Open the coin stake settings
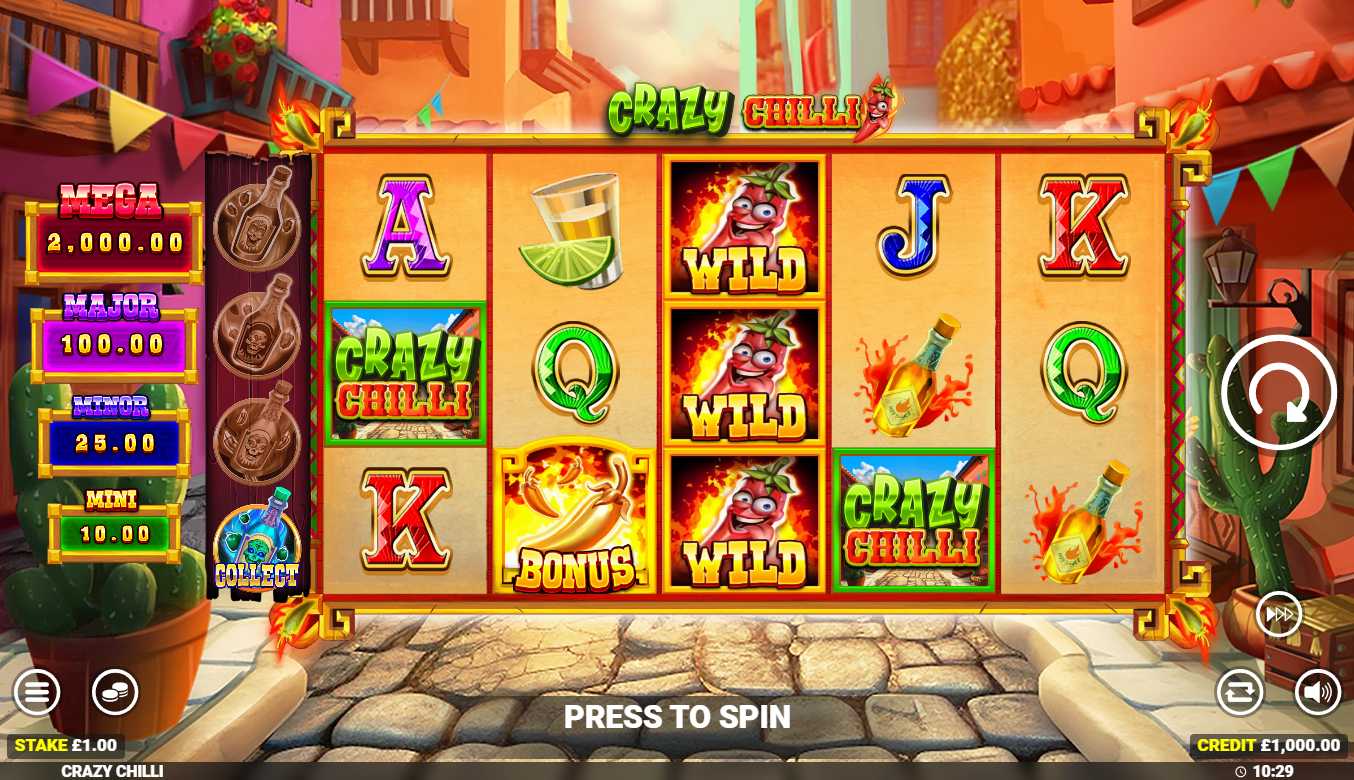The image size is (1354, 780). coord(115,692)
